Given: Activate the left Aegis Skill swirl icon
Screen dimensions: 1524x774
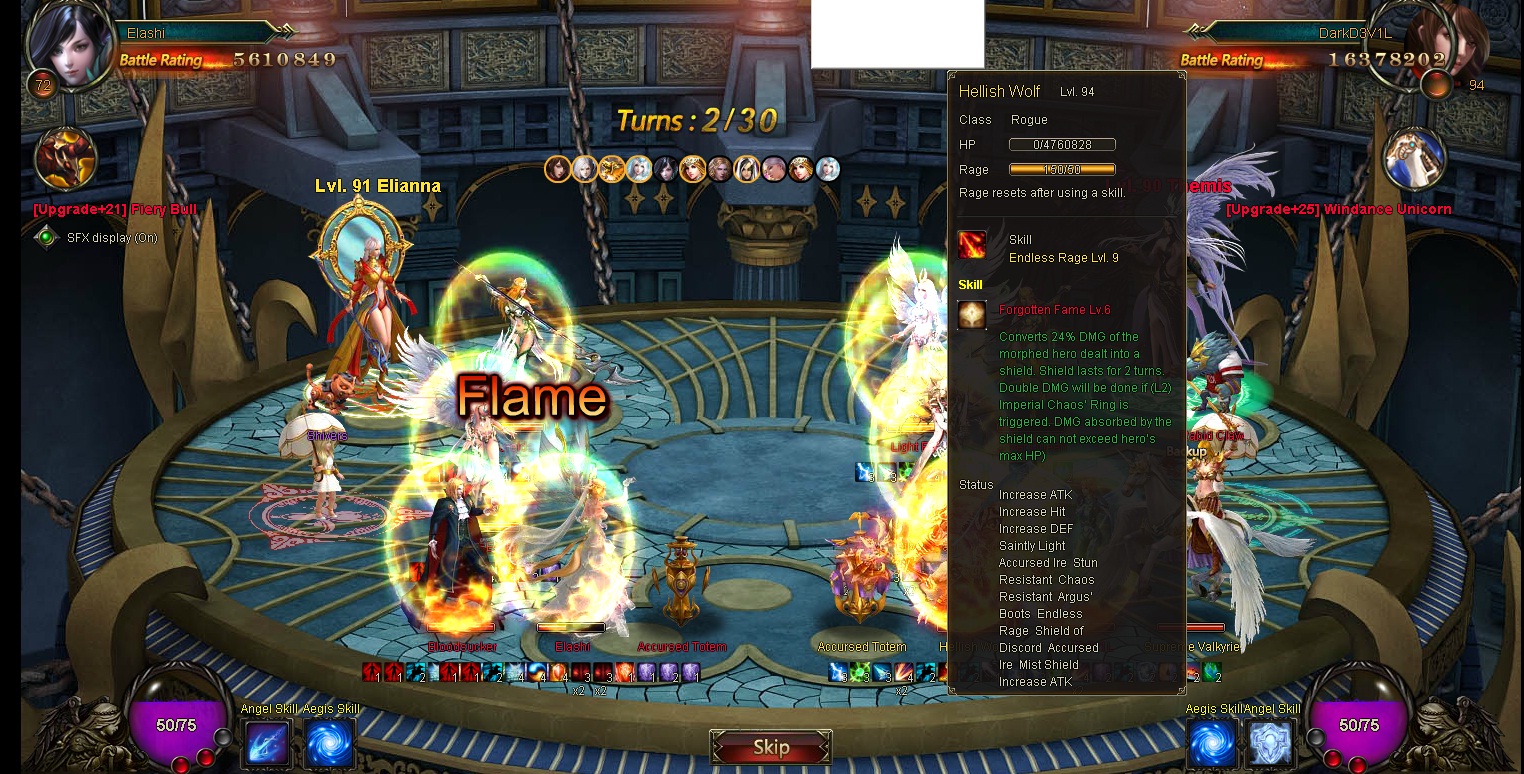Looking at the screenshot, I should pos(329,744).
